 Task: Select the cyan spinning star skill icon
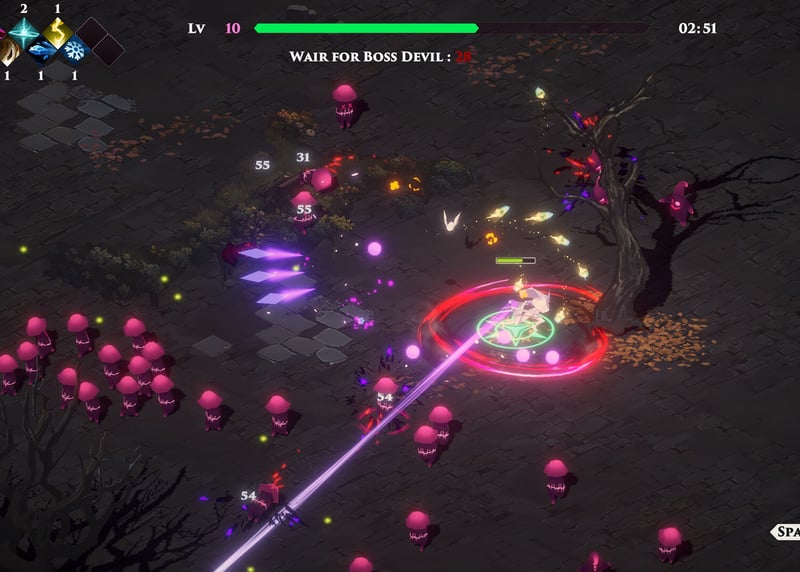tap(22, 31)
